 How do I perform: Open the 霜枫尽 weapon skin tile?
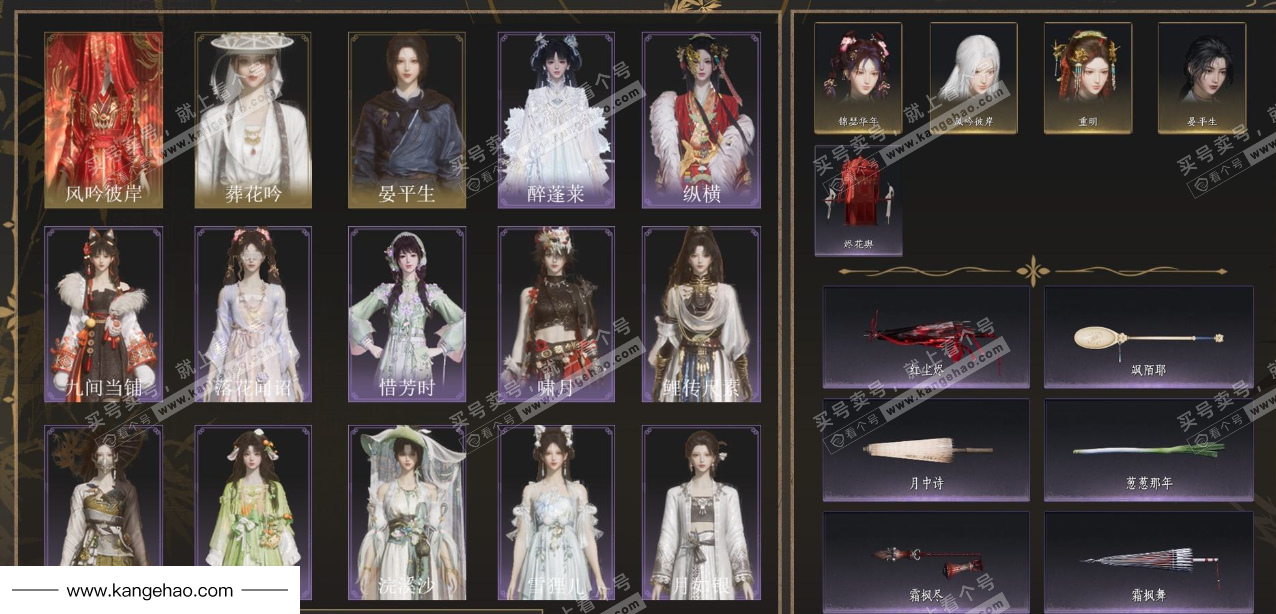click(925, 562)
